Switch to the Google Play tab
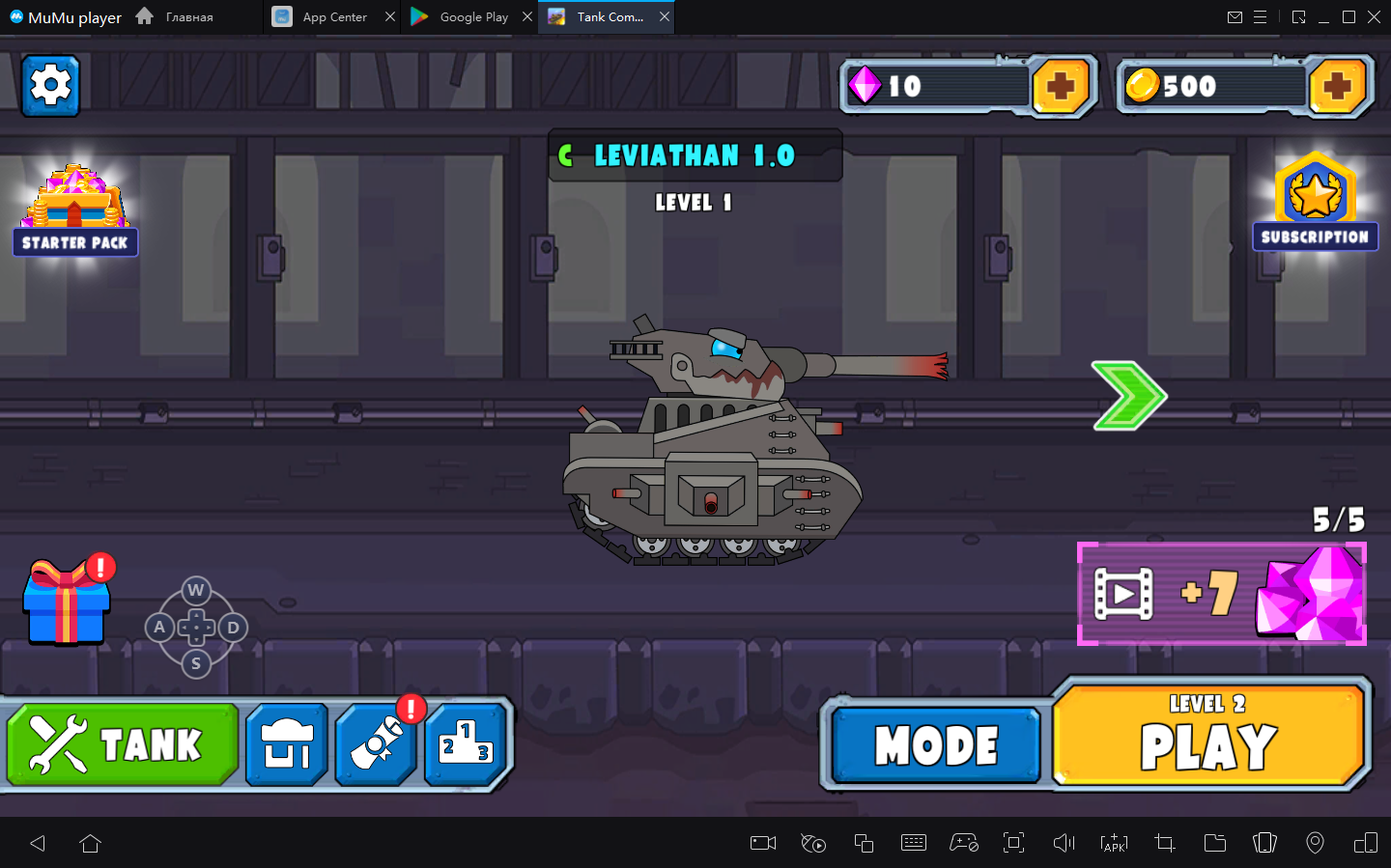1391x868 pixels. (x=462, y=16)
